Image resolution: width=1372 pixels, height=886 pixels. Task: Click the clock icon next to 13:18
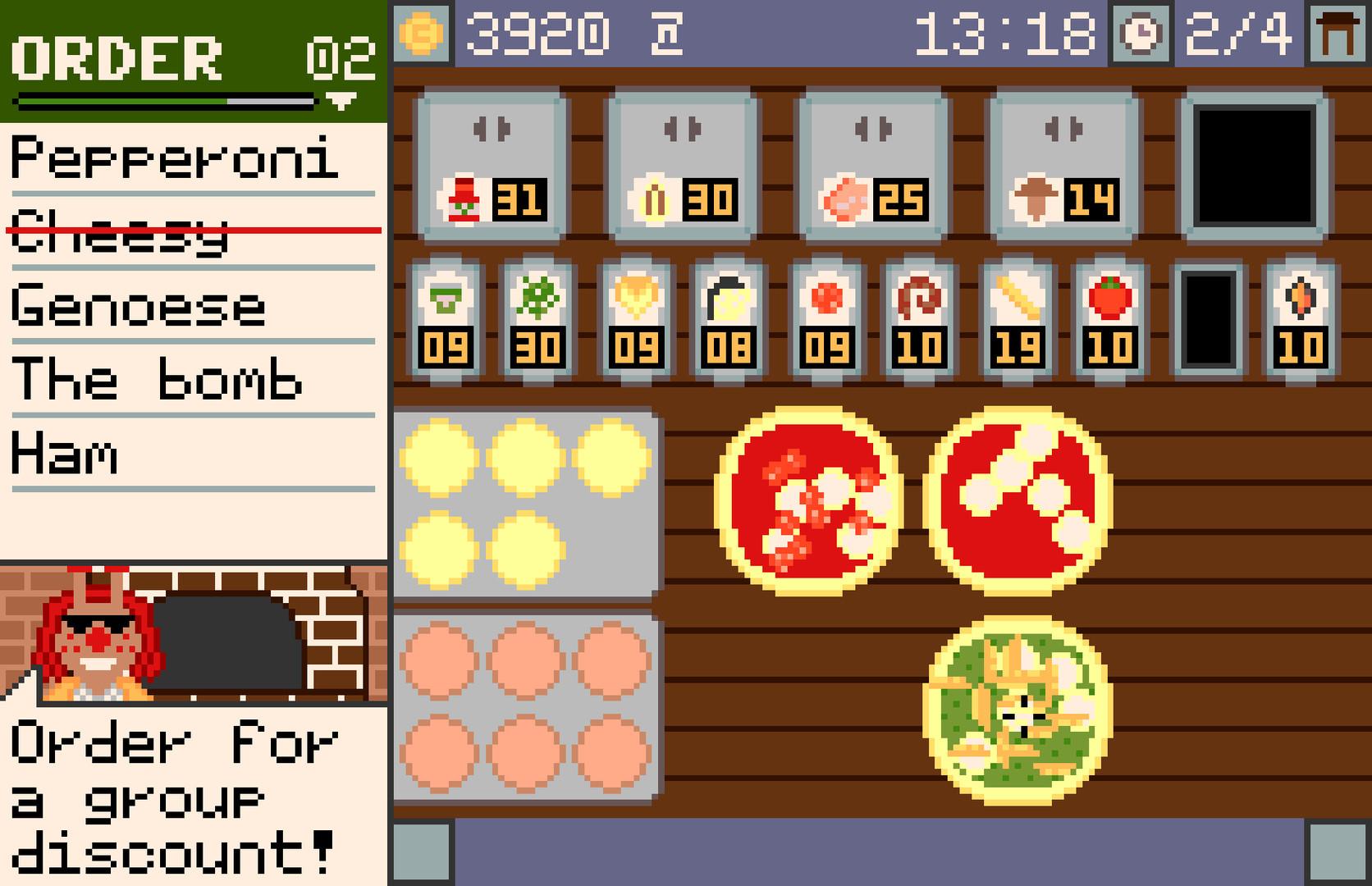tap(1141, 33)
